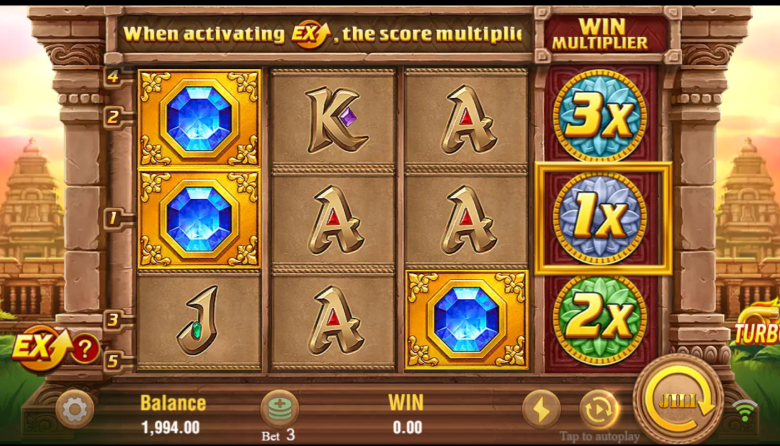Viewport: 780px width, 446px height.
Task: Open the settings gear menu
Action: tap(74, 408)
